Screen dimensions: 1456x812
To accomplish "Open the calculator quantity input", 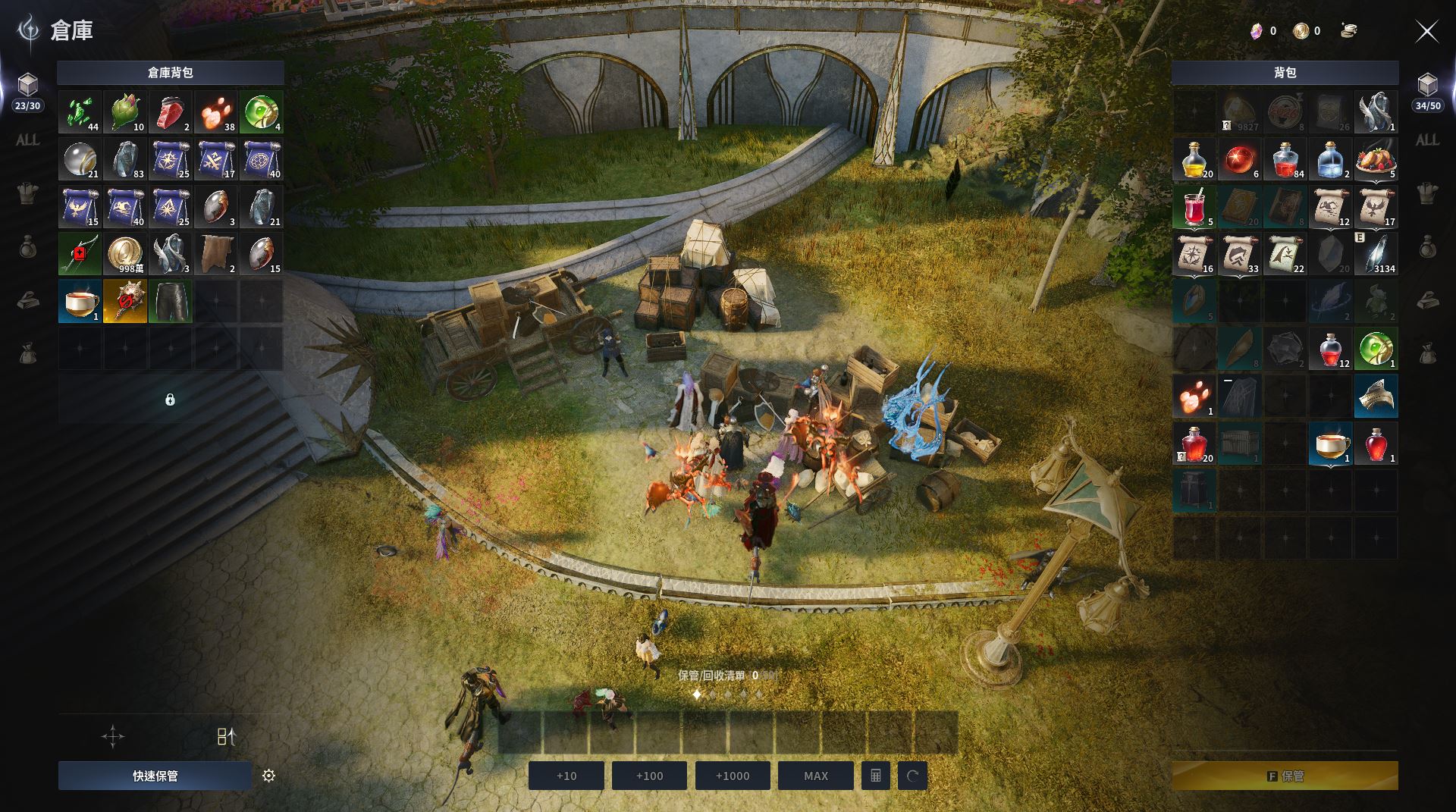I will (x=876, y=776).
